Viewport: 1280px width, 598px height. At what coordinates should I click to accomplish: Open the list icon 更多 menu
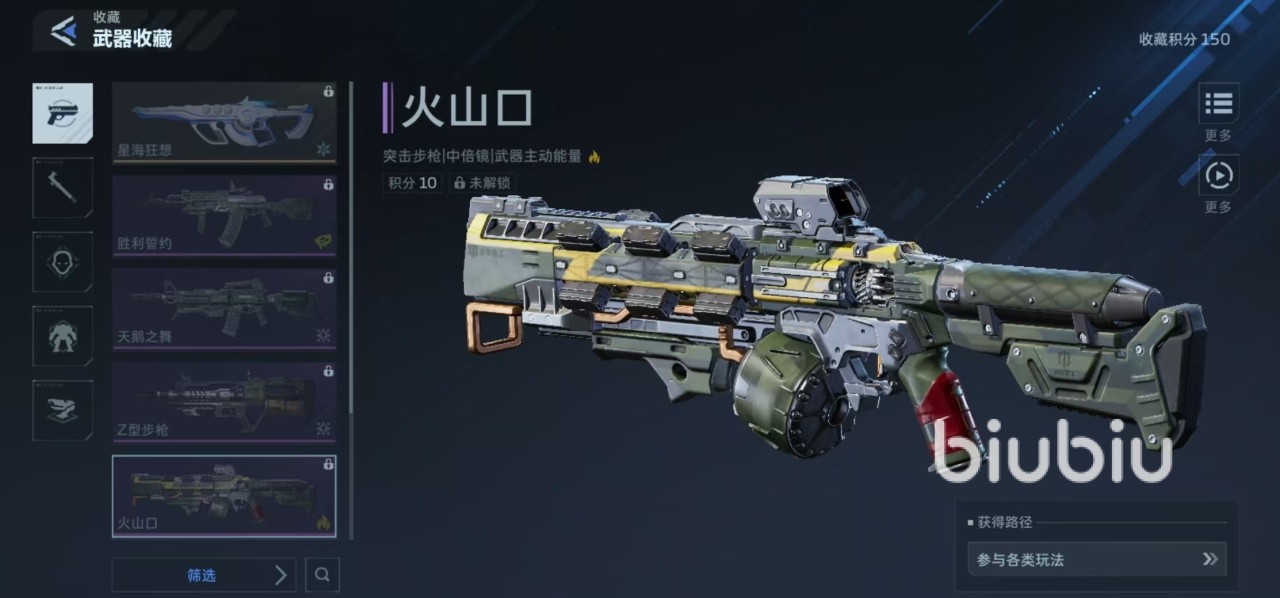[x=1218, y=104]
